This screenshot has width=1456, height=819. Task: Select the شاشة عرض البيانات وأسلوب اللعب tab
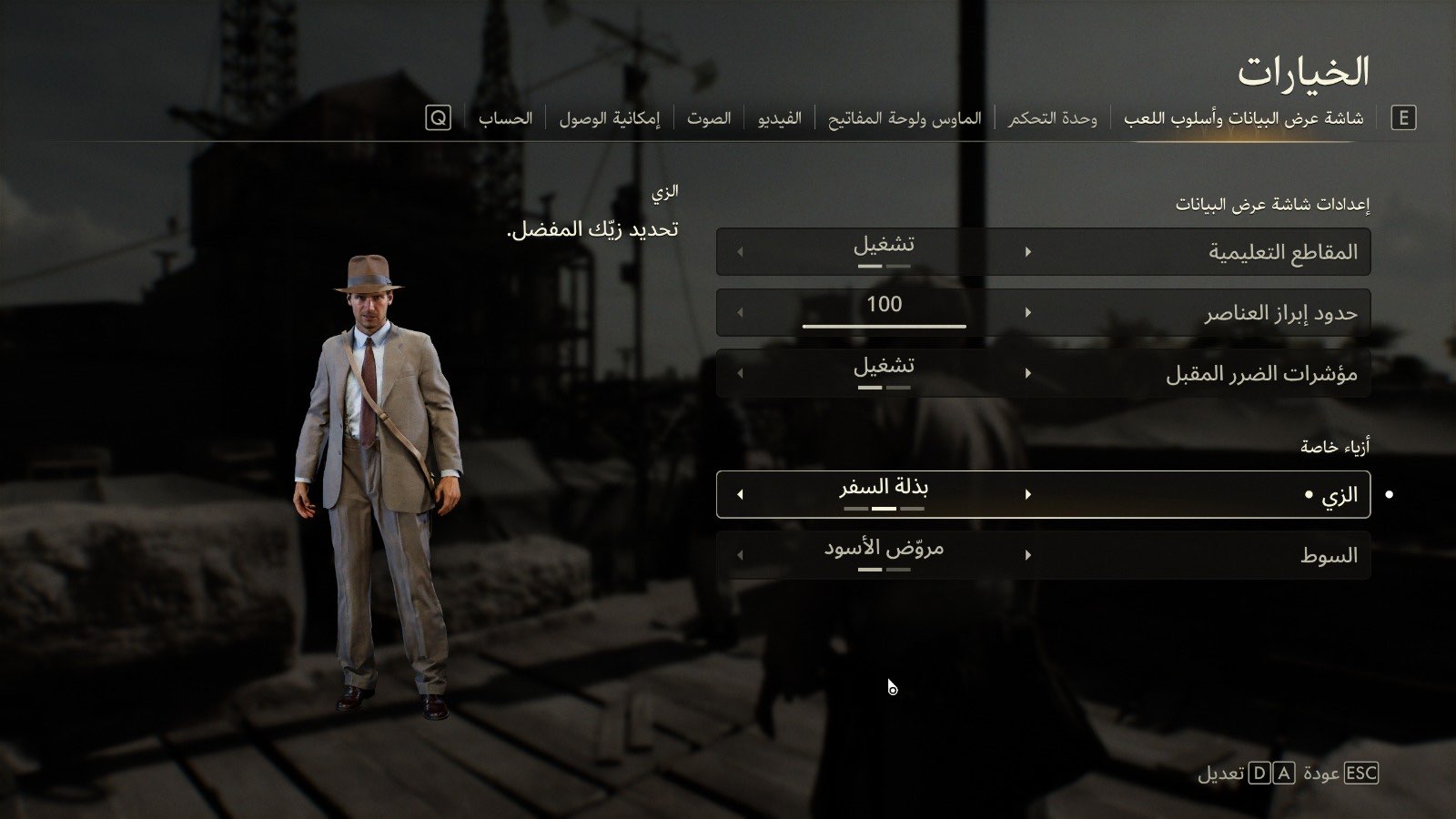1243,118
